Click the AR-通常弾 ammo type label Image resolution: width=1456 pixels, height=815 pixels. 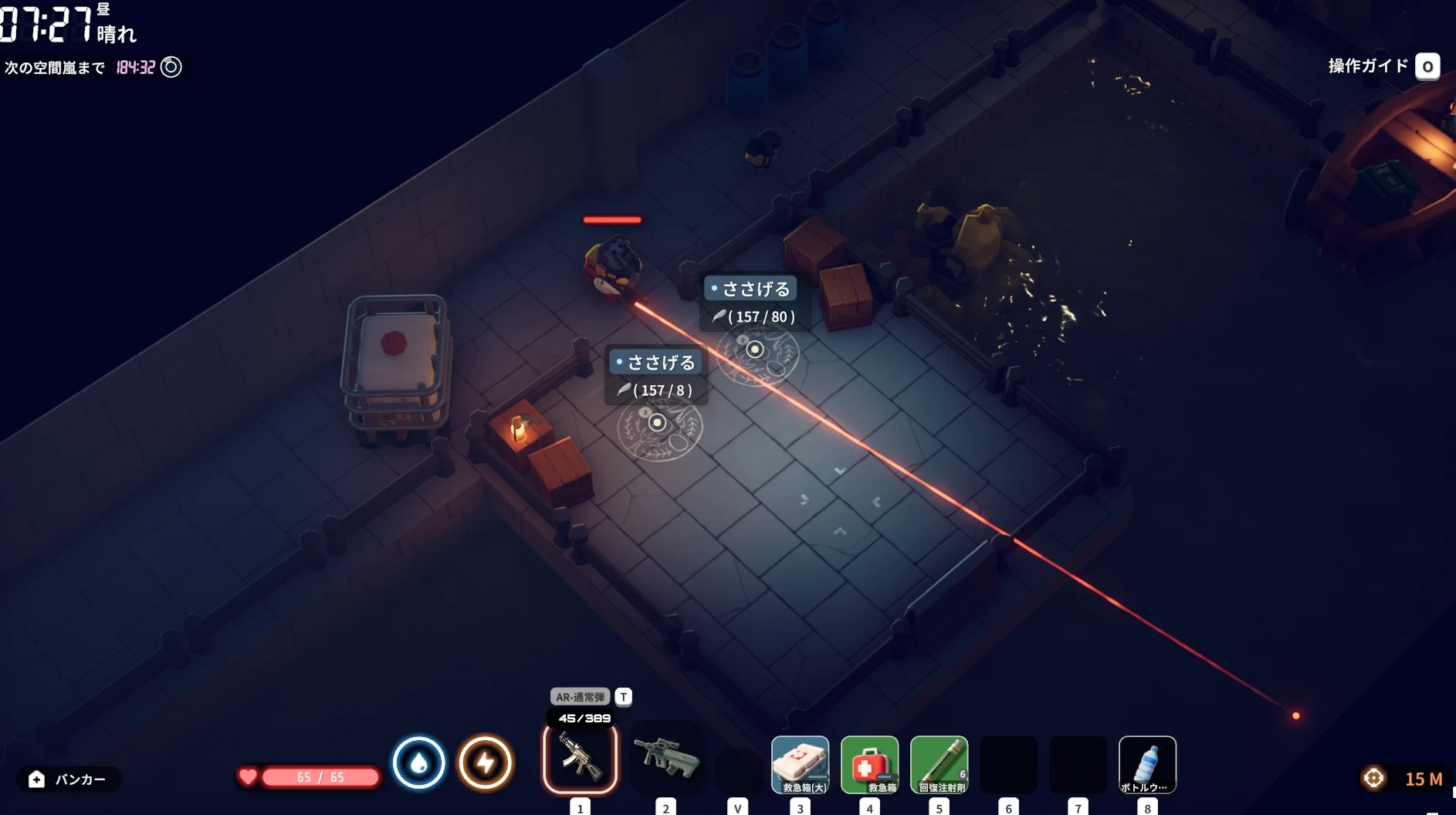pos(580,697)
